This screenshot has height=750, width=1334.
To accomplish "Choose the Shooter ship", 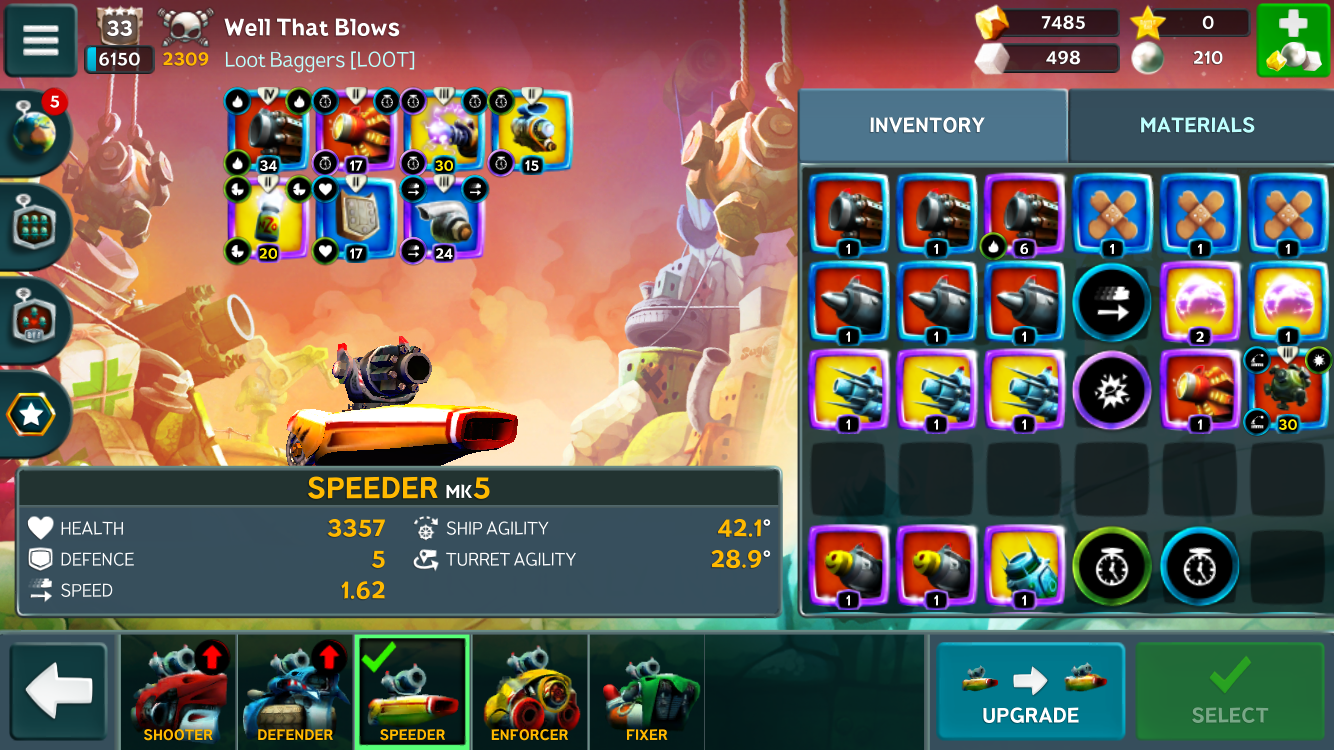I will click(178, 692).
